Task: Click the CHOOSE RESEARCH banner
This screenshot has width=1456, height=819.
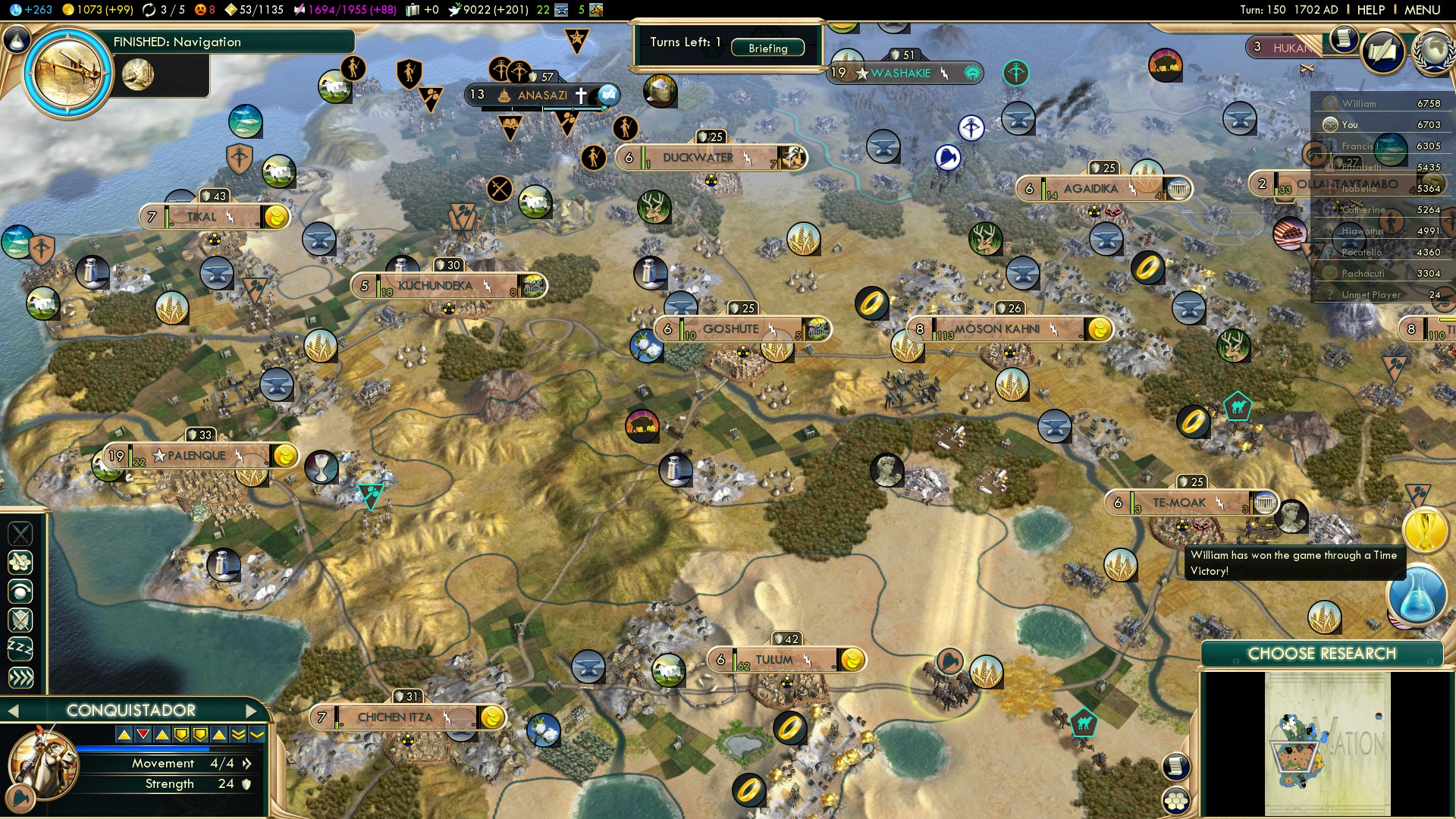Action: [x=1321, y=654]
